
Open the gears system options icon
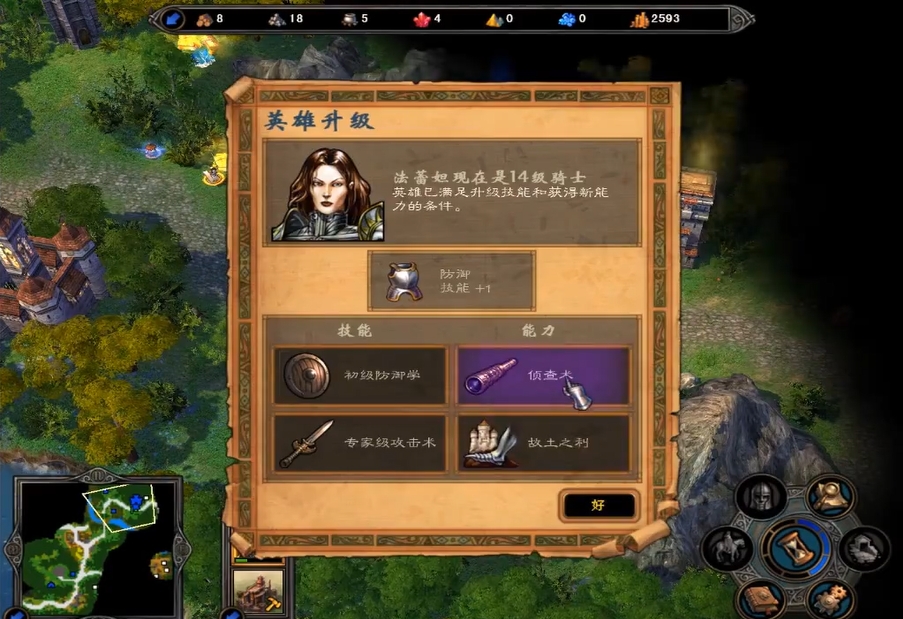[x=830, y=599]
